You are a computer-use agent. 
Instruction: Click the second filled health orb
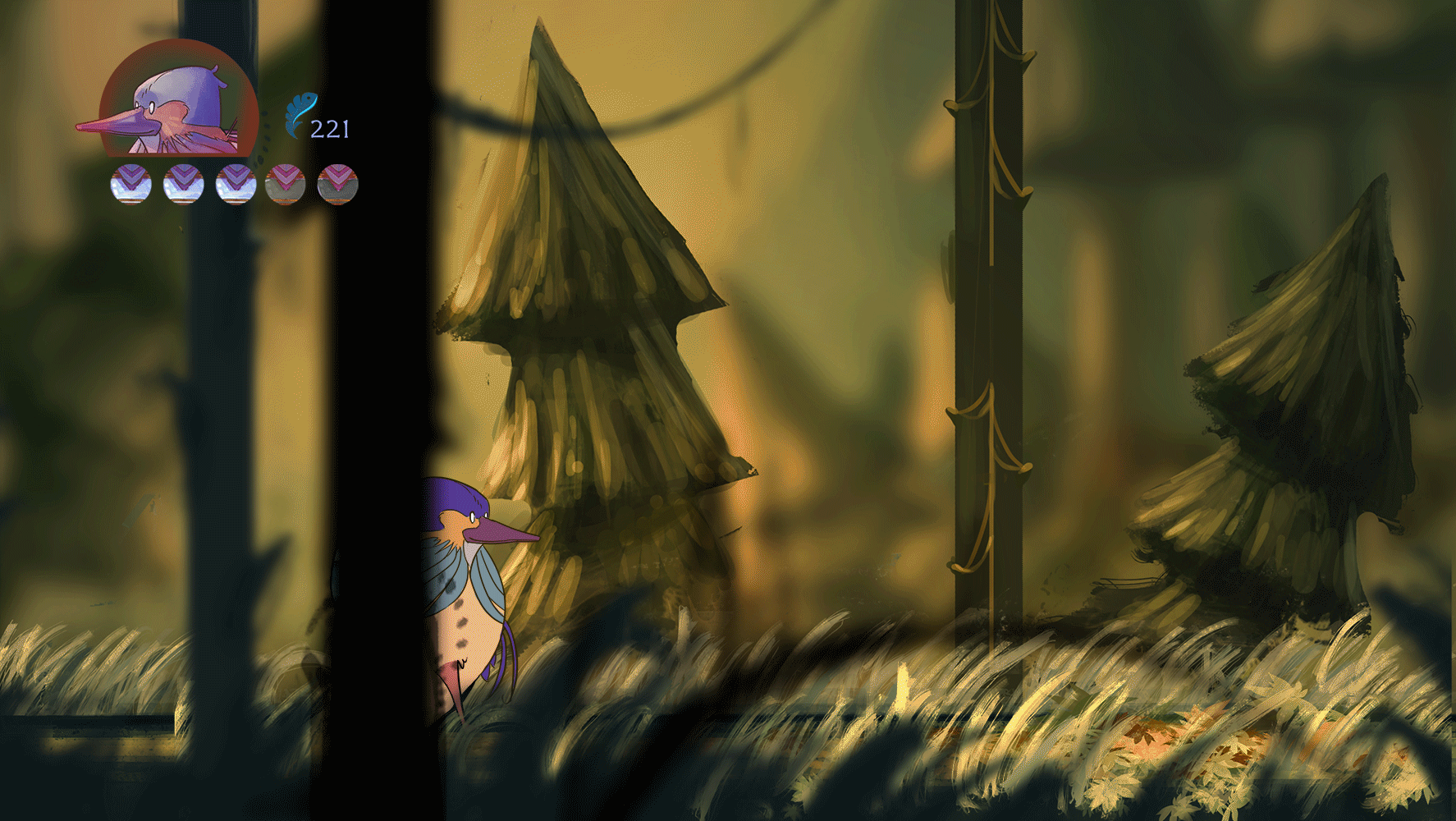click(182, 184)
